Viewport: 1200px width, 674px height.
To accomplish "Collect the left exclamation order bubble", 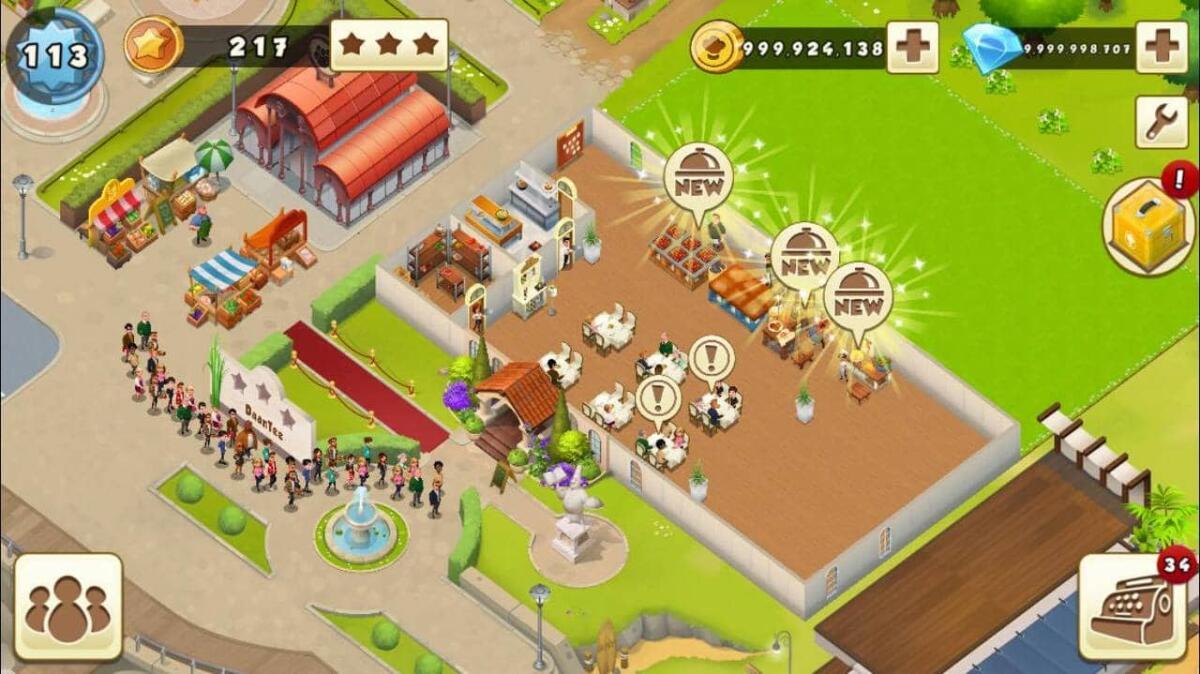I will tap(659, 397).
